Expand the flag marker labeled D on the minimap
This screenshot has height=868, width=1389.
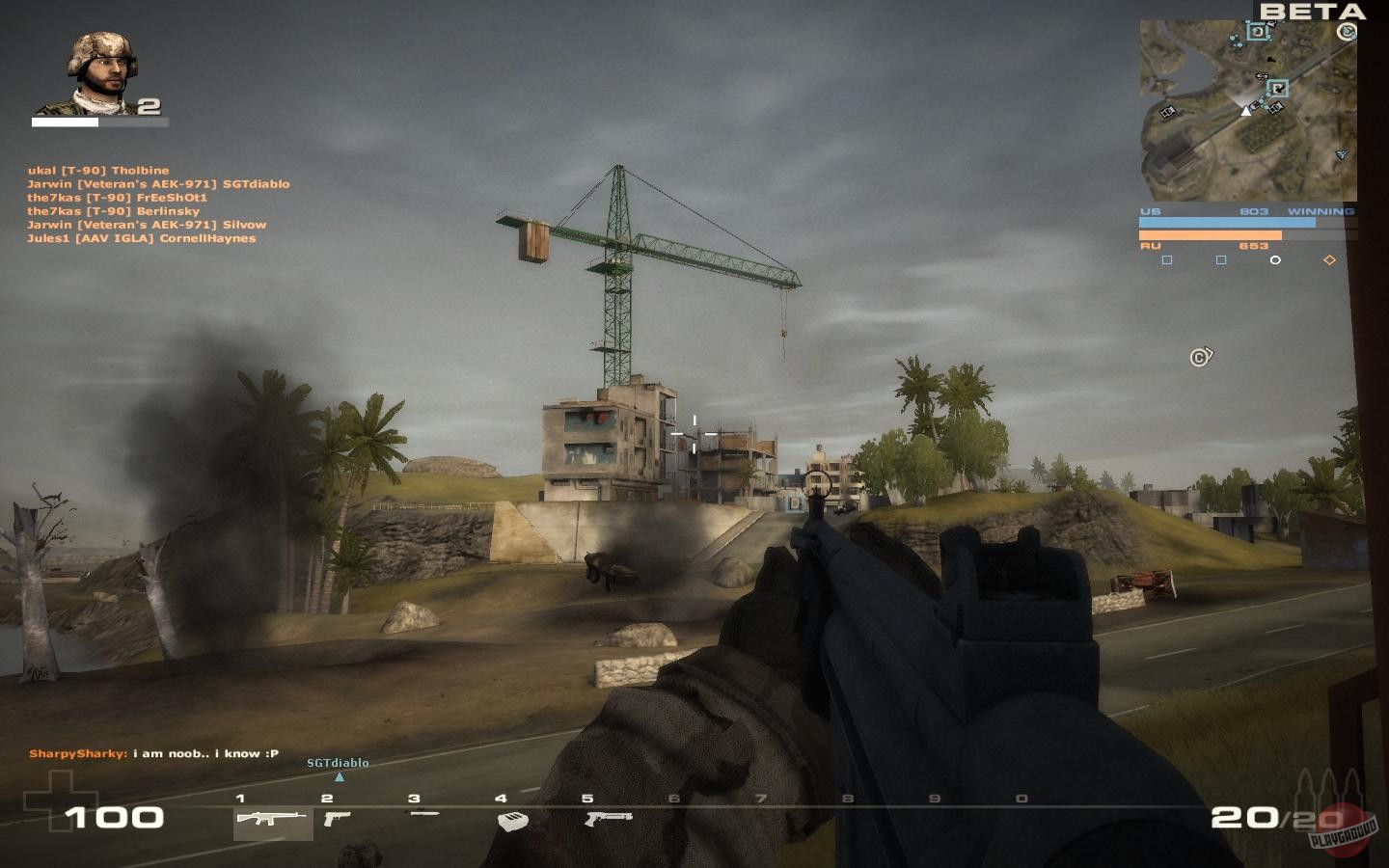tap(1258, 31)
